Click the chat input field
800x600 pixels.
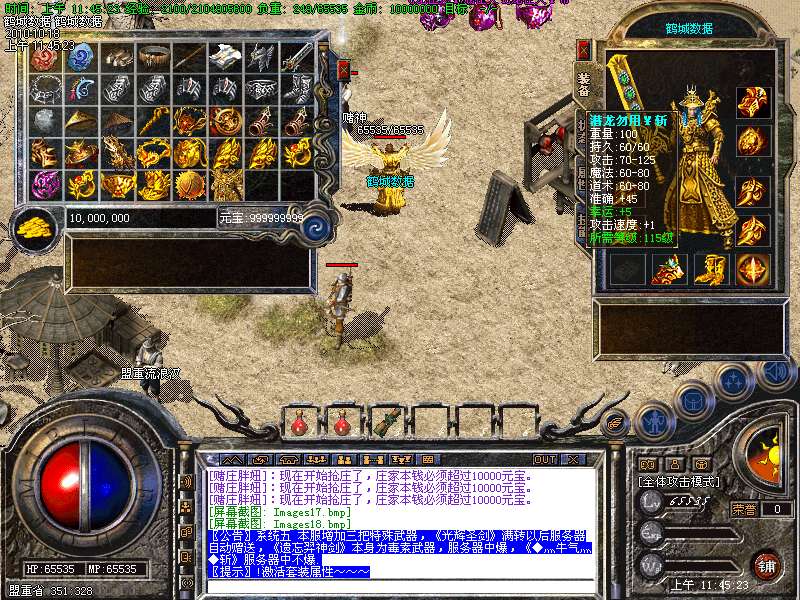[400, 586]
